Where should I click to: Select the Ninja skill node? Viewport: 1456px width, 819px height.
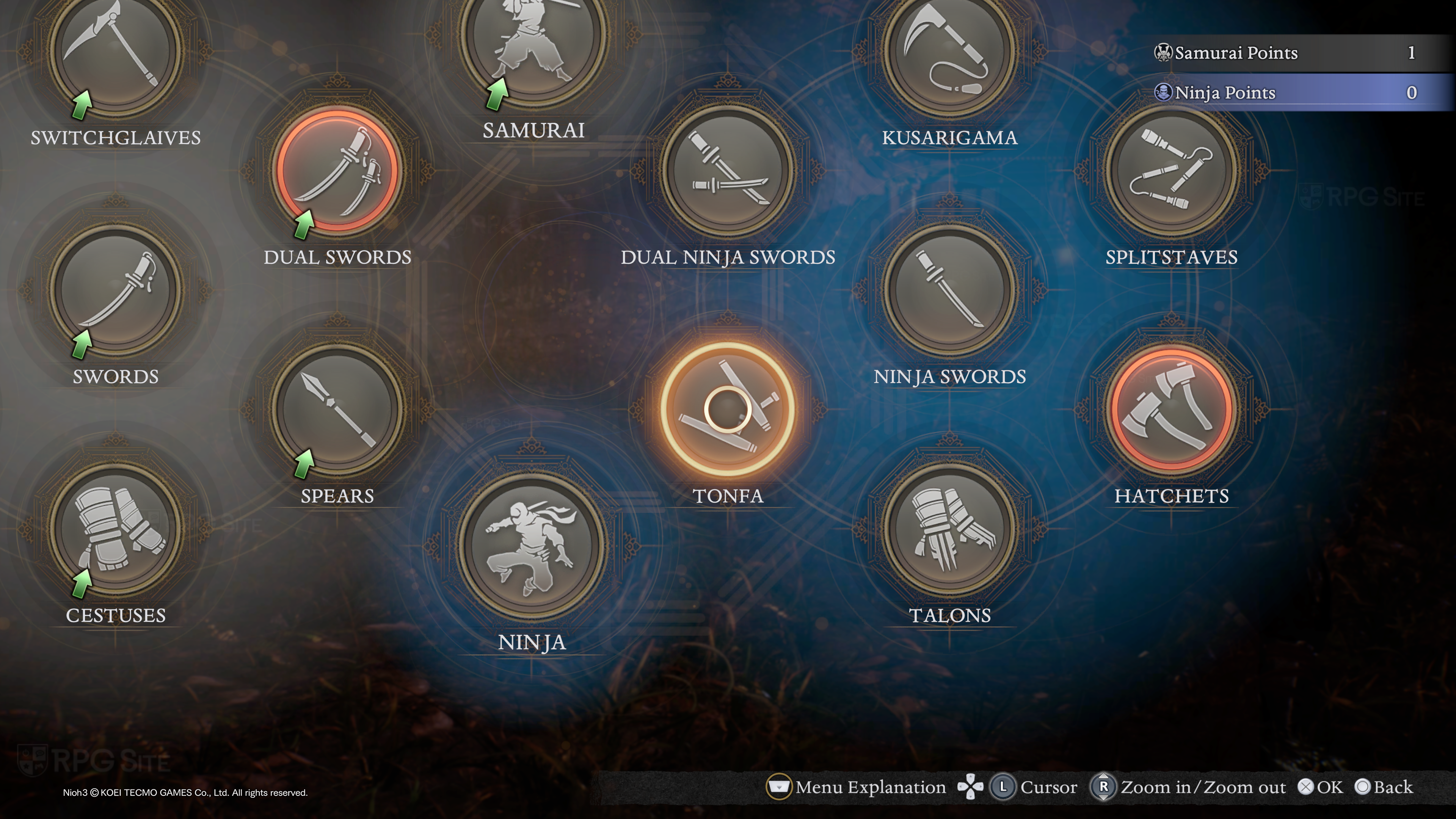(x=532, y=546)
